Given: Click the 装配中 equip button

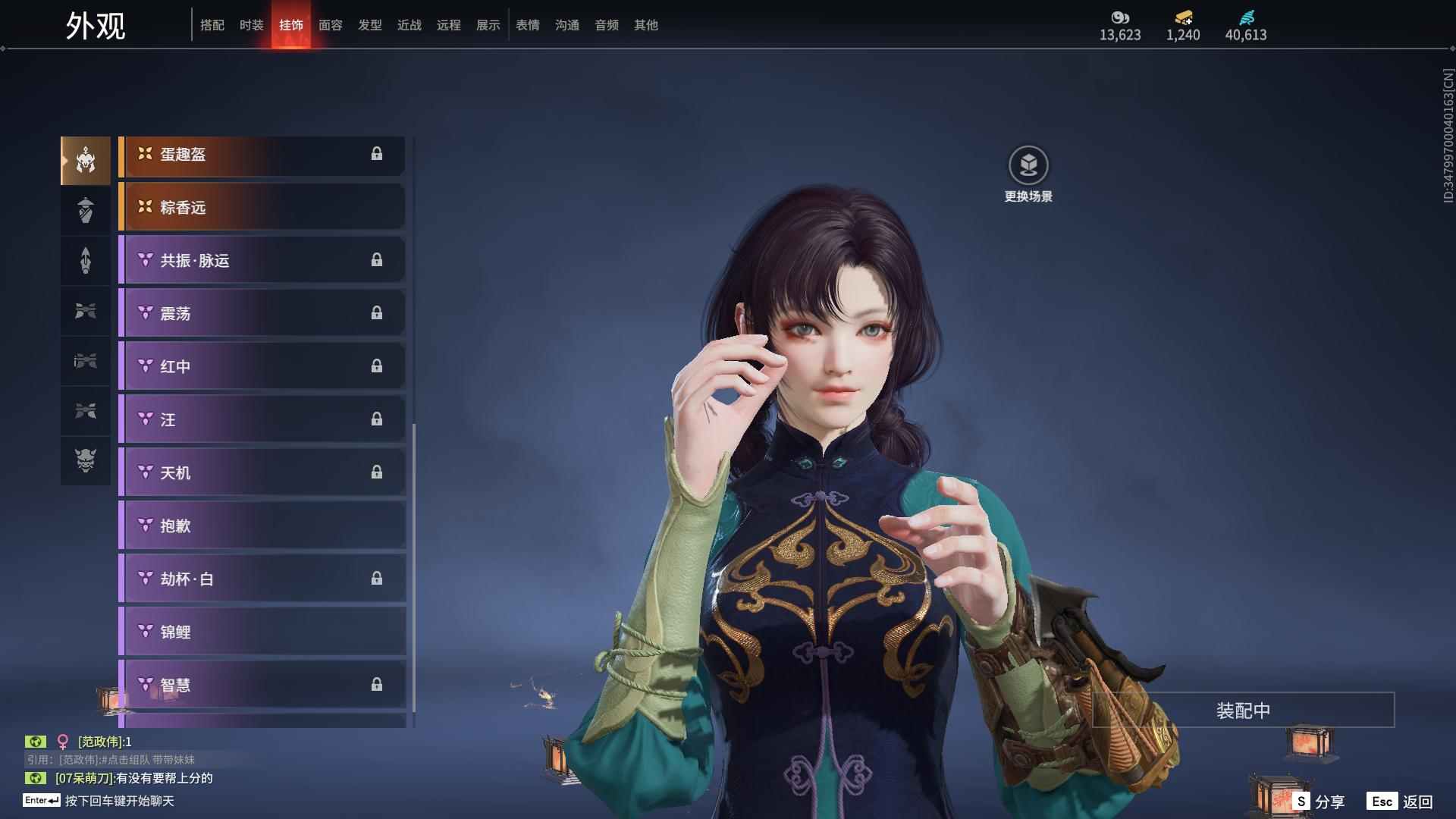Looking at the screenshot, I should point(1243,711).
